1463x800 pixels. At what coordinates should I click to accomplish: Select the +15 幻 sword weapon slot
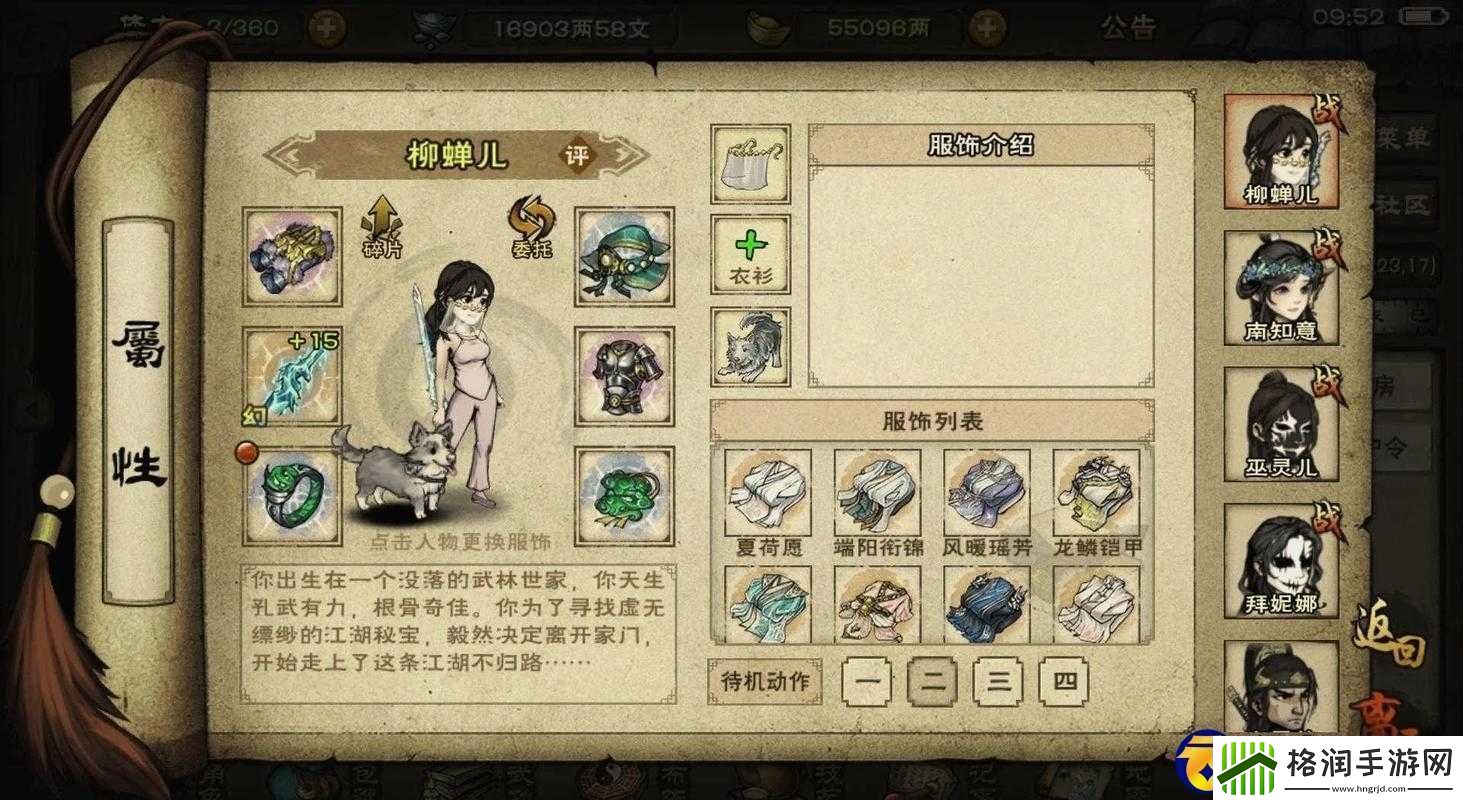pos(291,376)
